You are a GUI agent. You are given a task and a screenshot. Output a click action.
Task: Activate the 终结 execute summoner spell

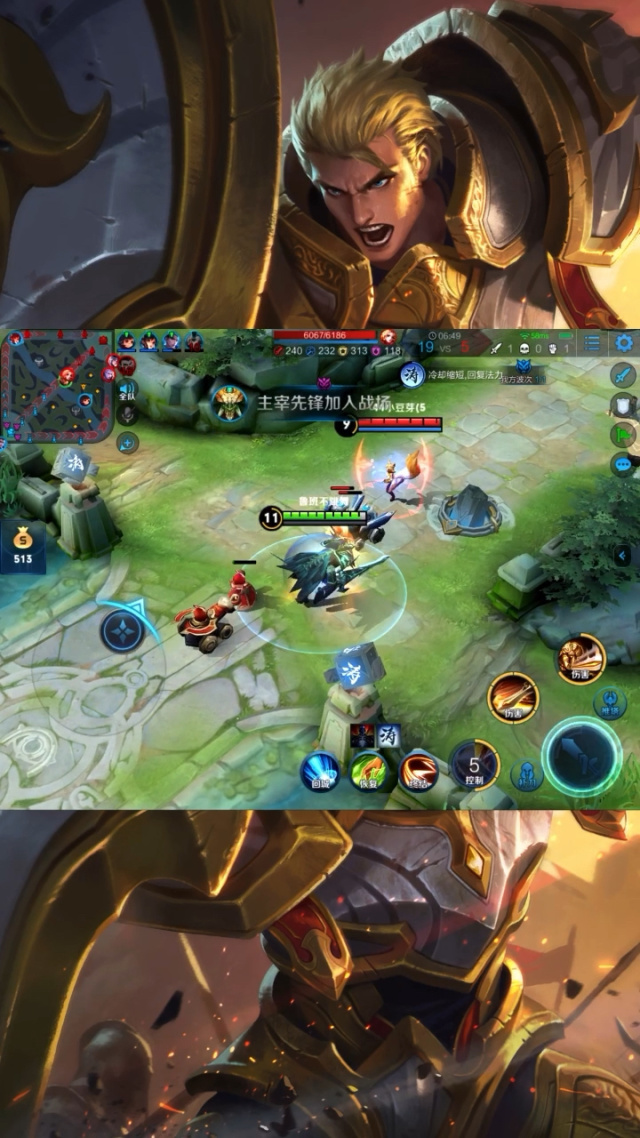418,768
